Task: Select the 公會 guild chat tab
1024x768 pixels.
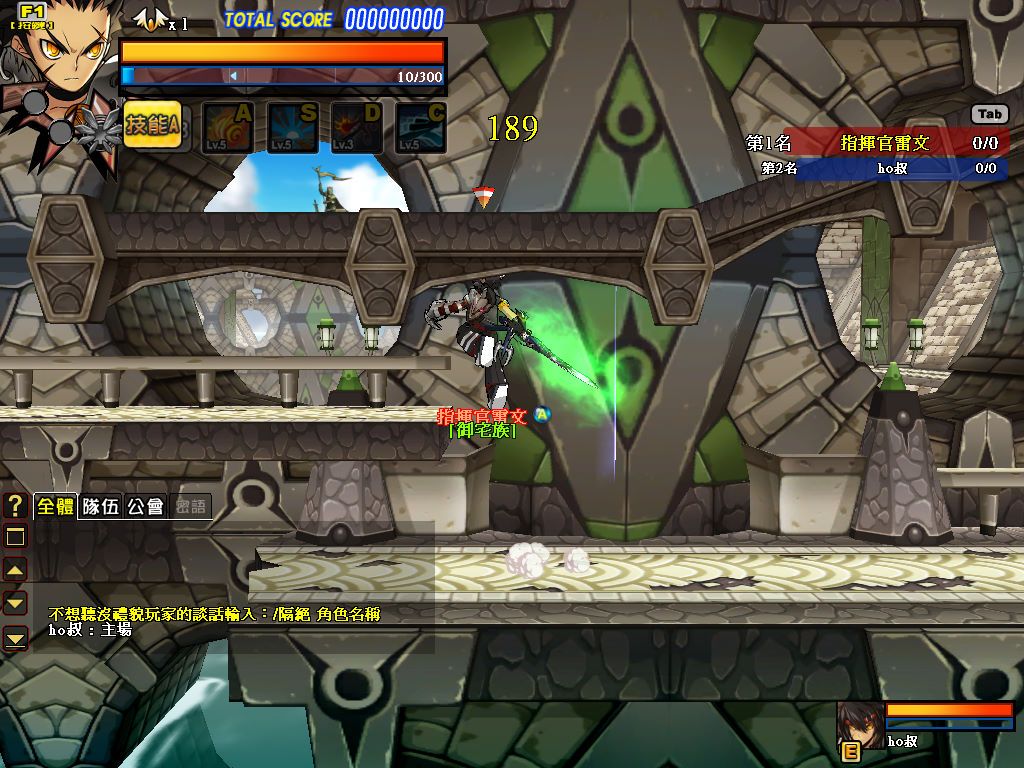Action: (145, 506)
